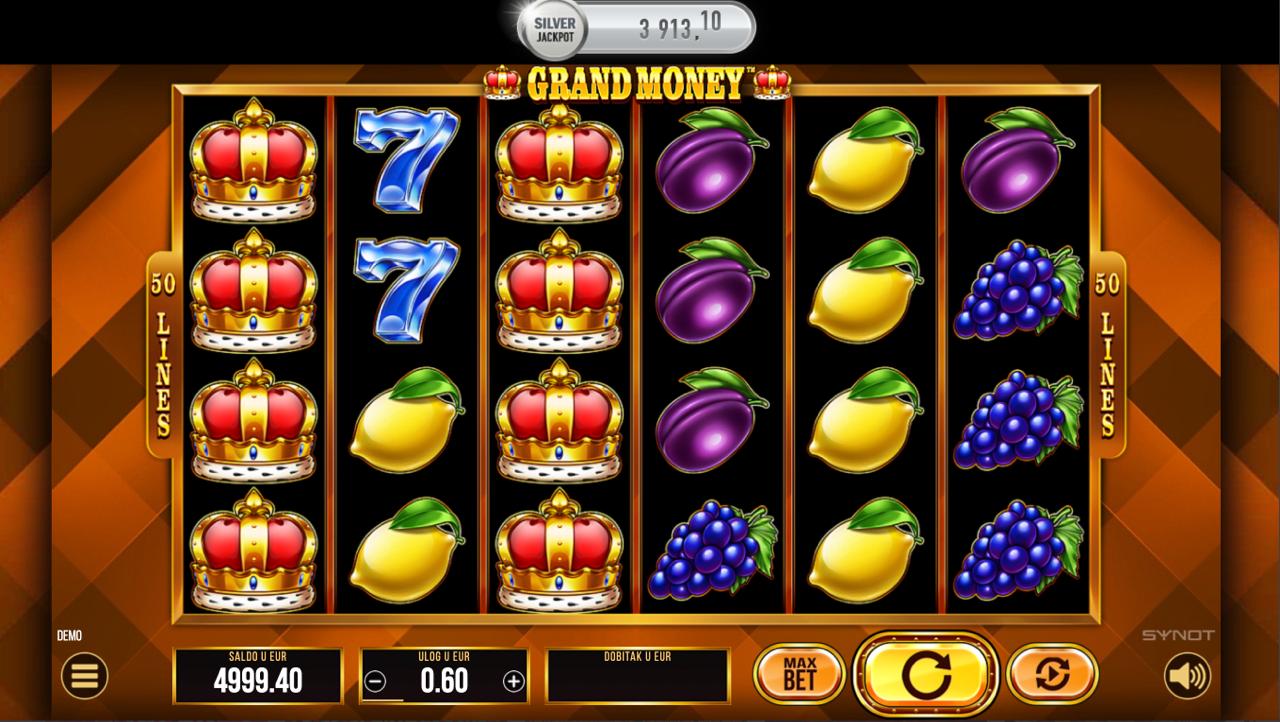The width and height of the screenshot is (1280, 722).
Task: Click the Silver Jackpot display
Action: point(636,28)
